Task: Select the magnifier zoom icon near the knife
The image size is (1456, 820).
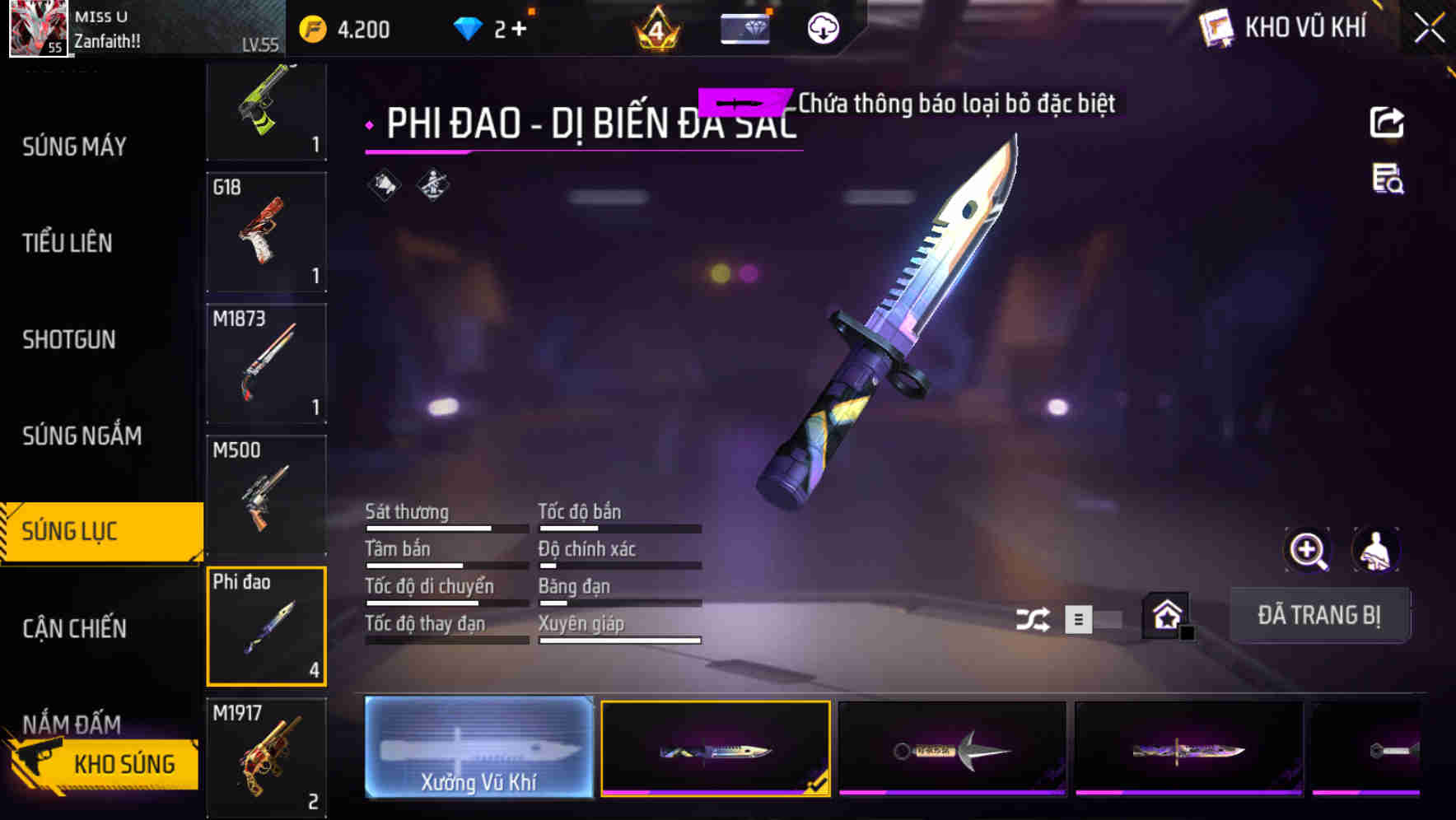Action: (x=1308, y=550)
